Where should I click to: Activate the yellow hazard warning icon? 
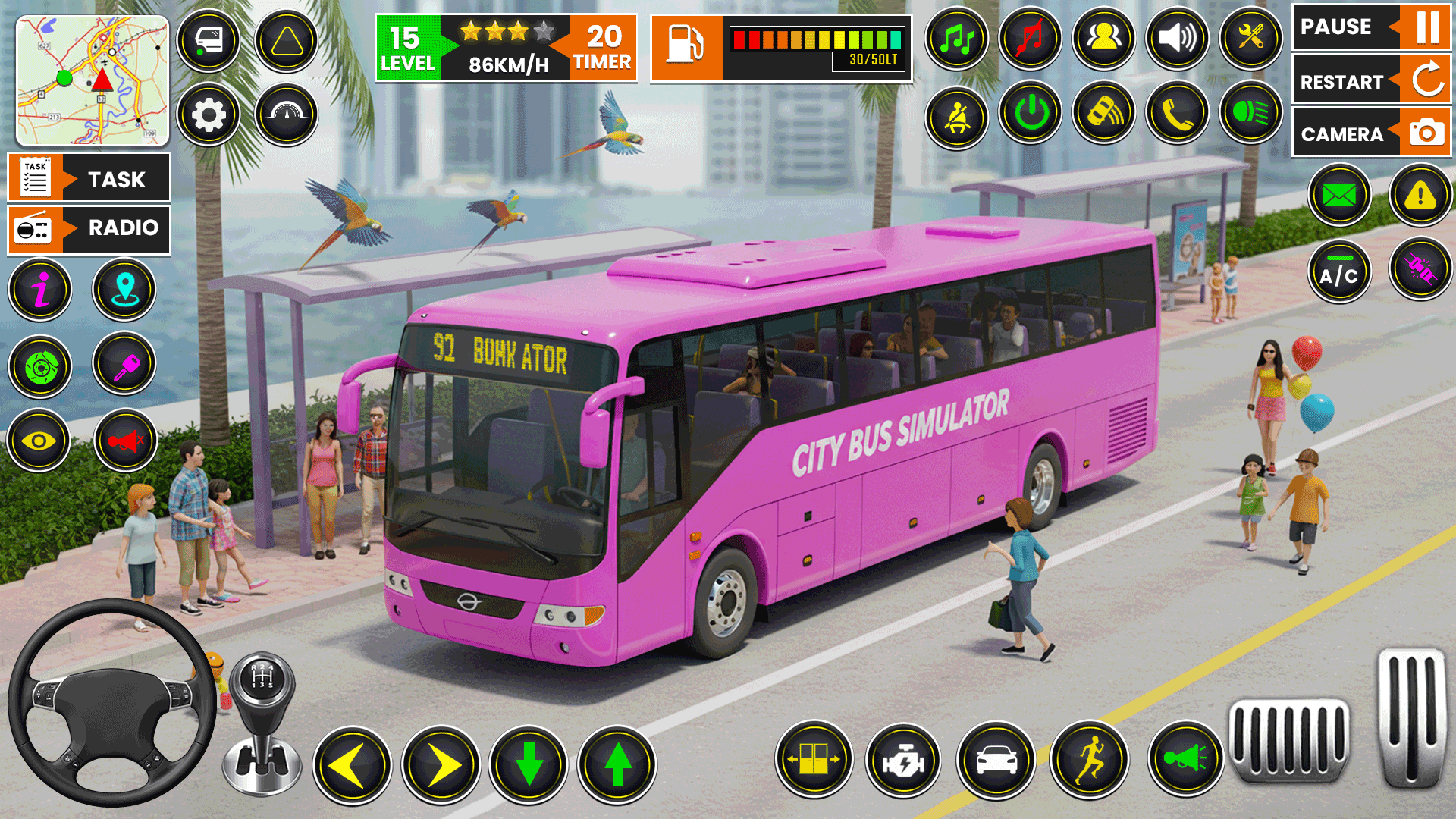1420,196
